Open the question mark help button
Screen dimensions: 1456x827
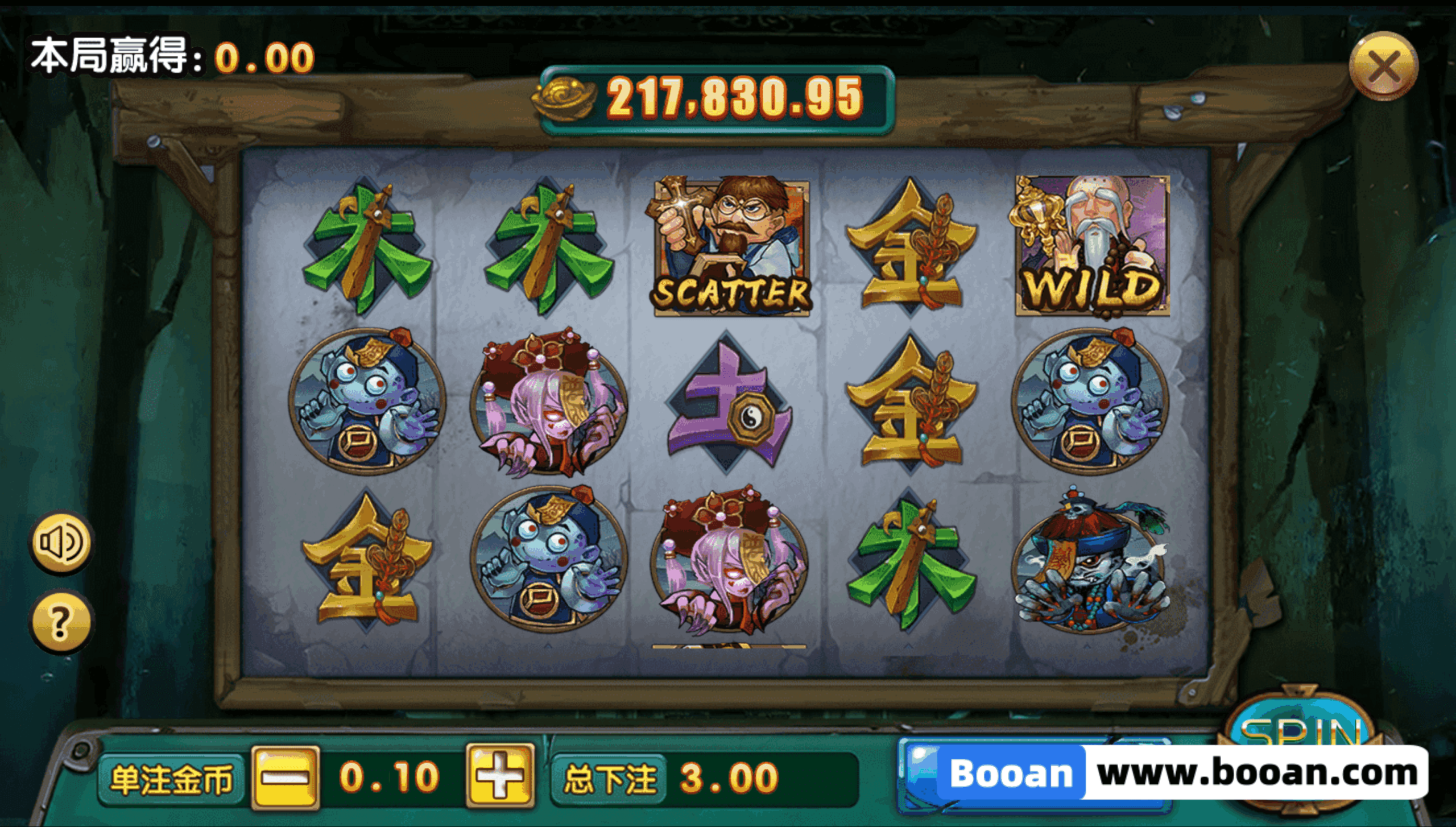tap(60, 622)
